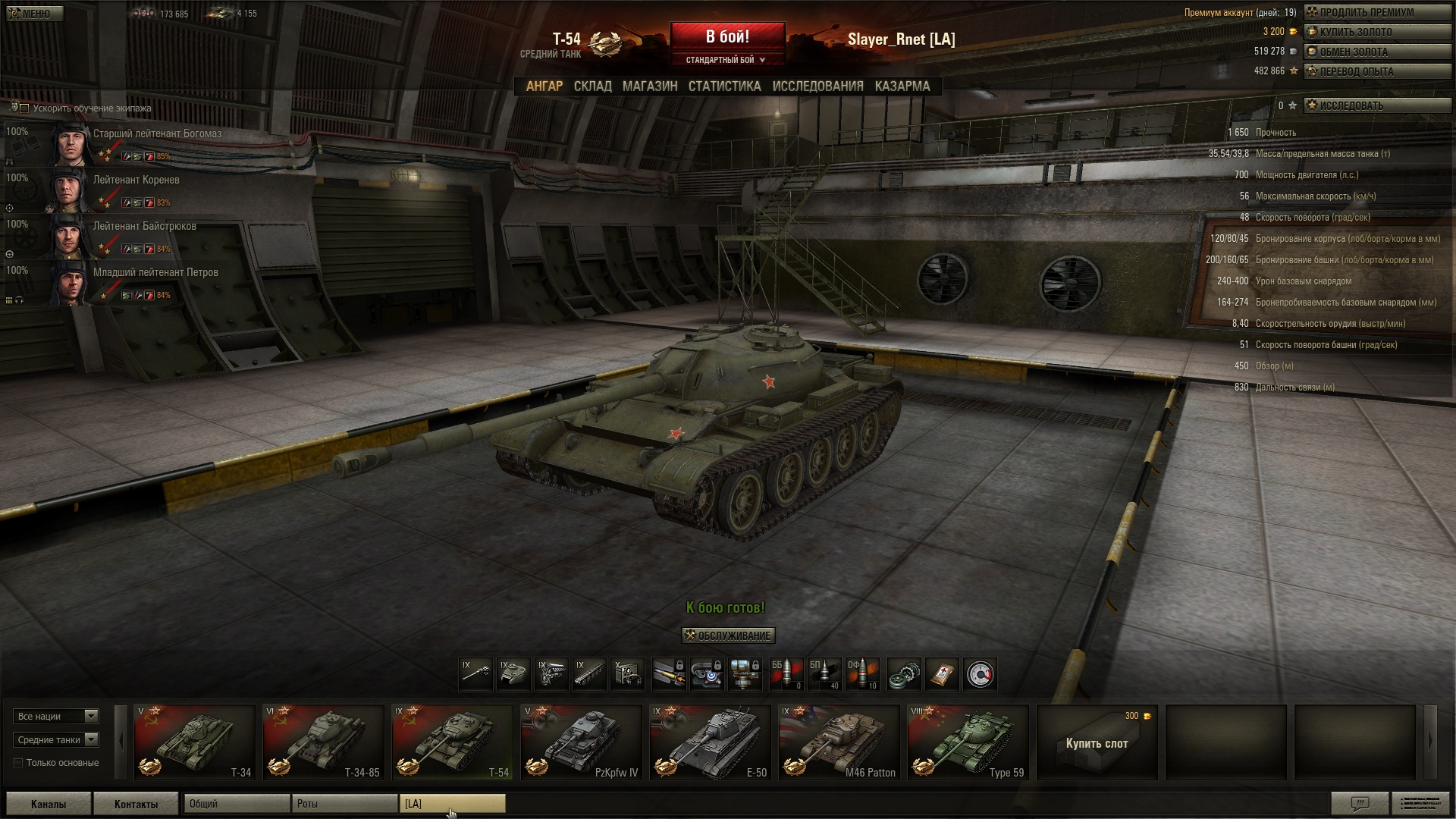Switch to the СКЛАД tab

point(592,86)
